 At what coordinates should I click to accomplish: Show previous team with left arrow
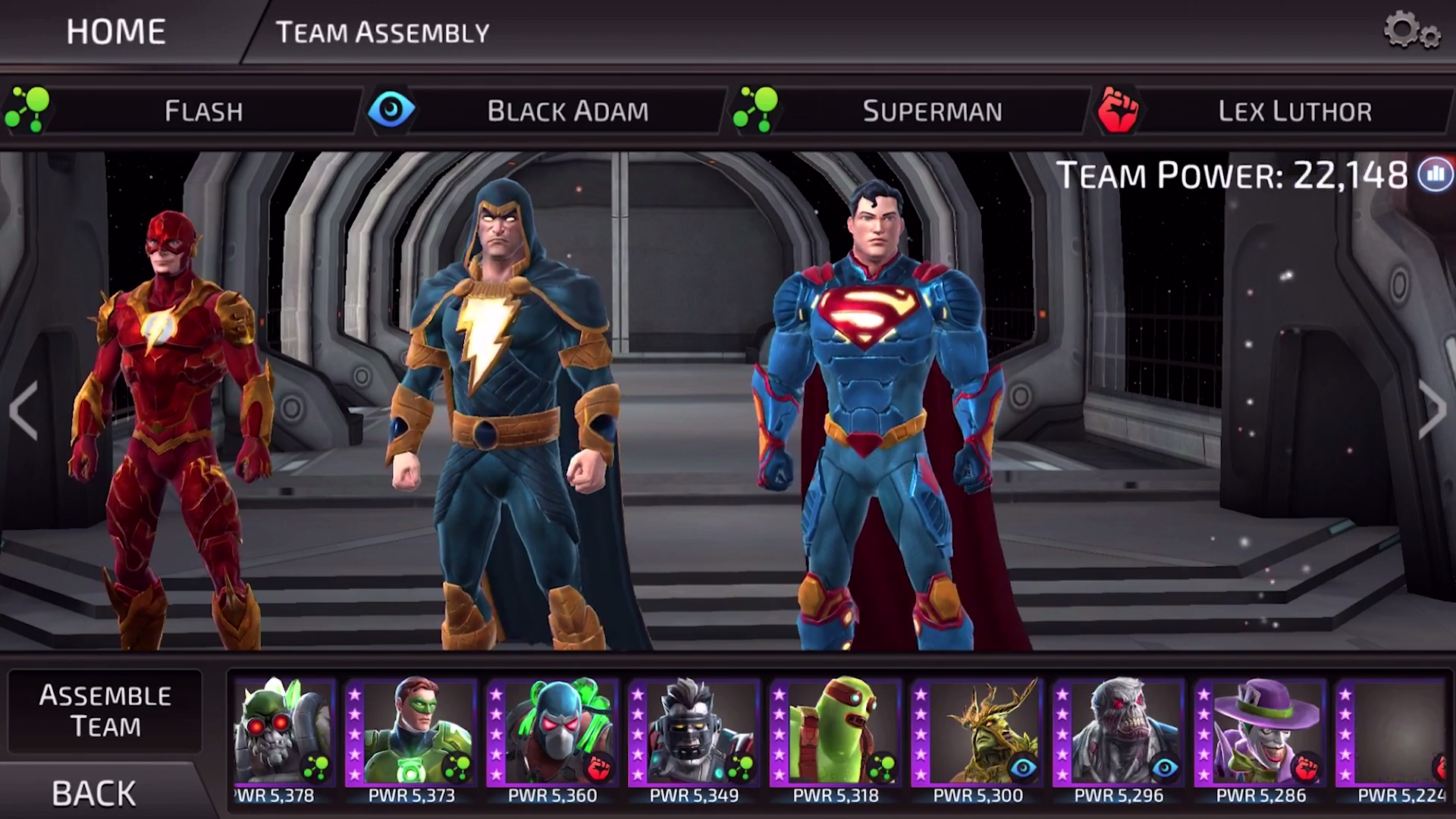tap(24, 410)
